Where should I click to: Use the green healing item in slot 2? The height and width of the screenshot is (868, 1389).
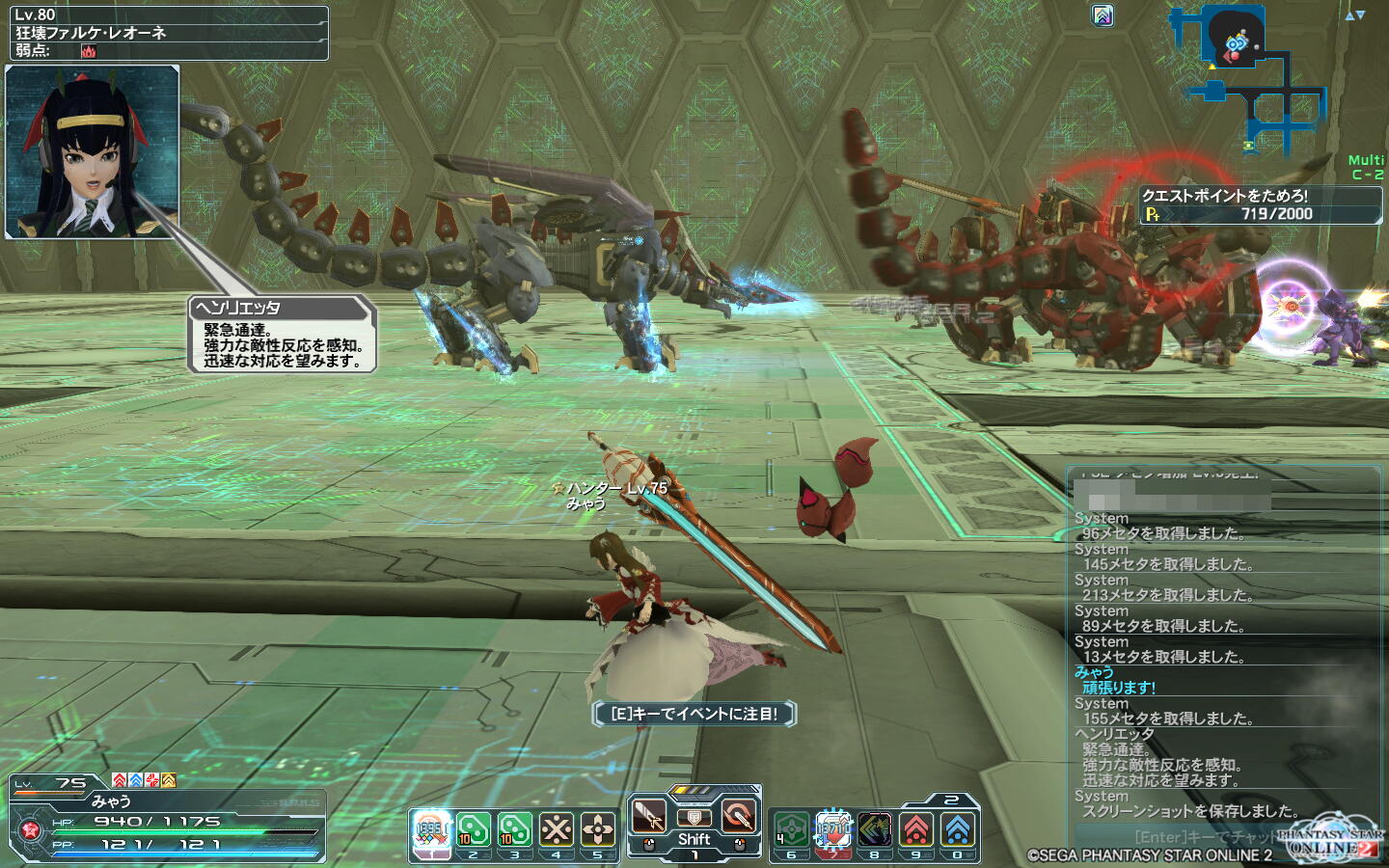(473, 829)
